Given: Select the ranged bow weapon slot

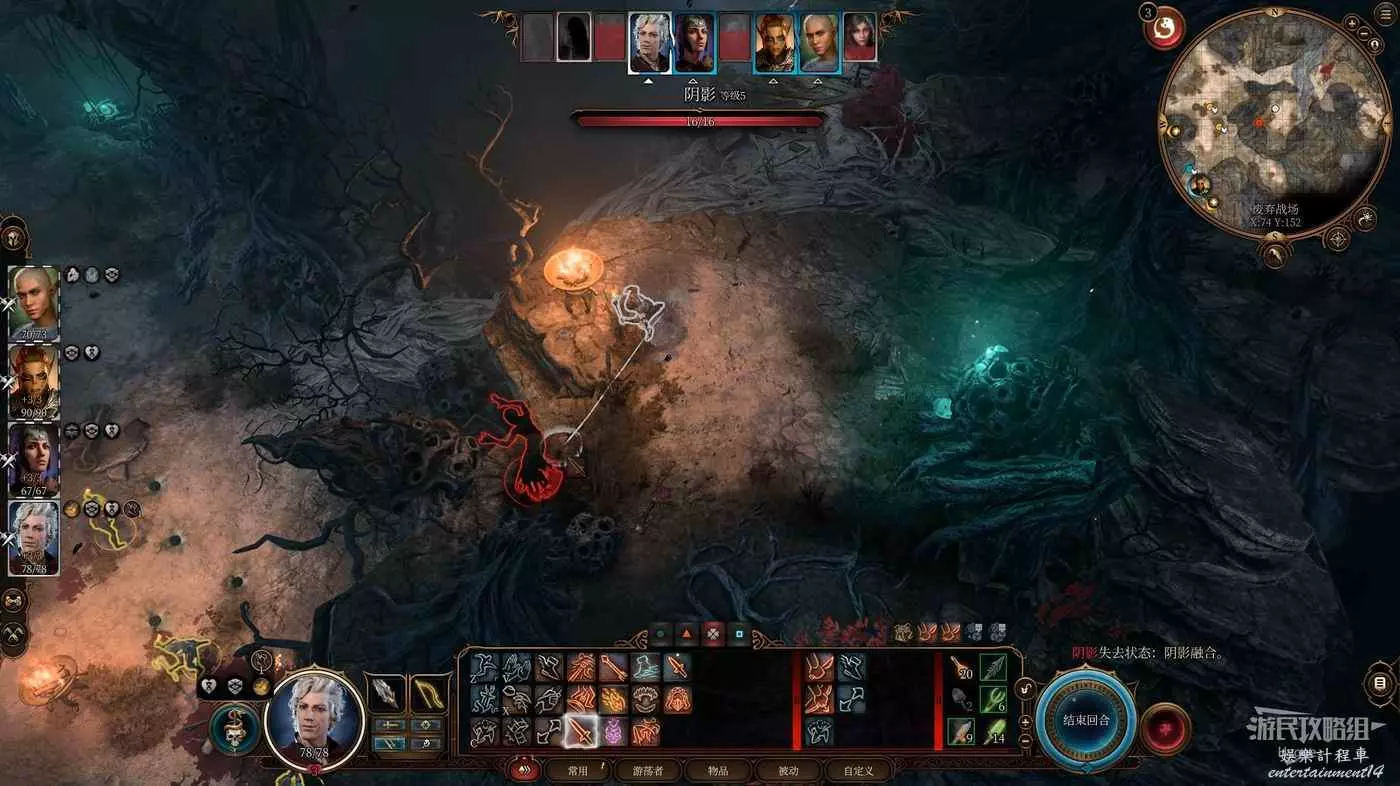Looking at the screenshot, I should coord(431,694).
